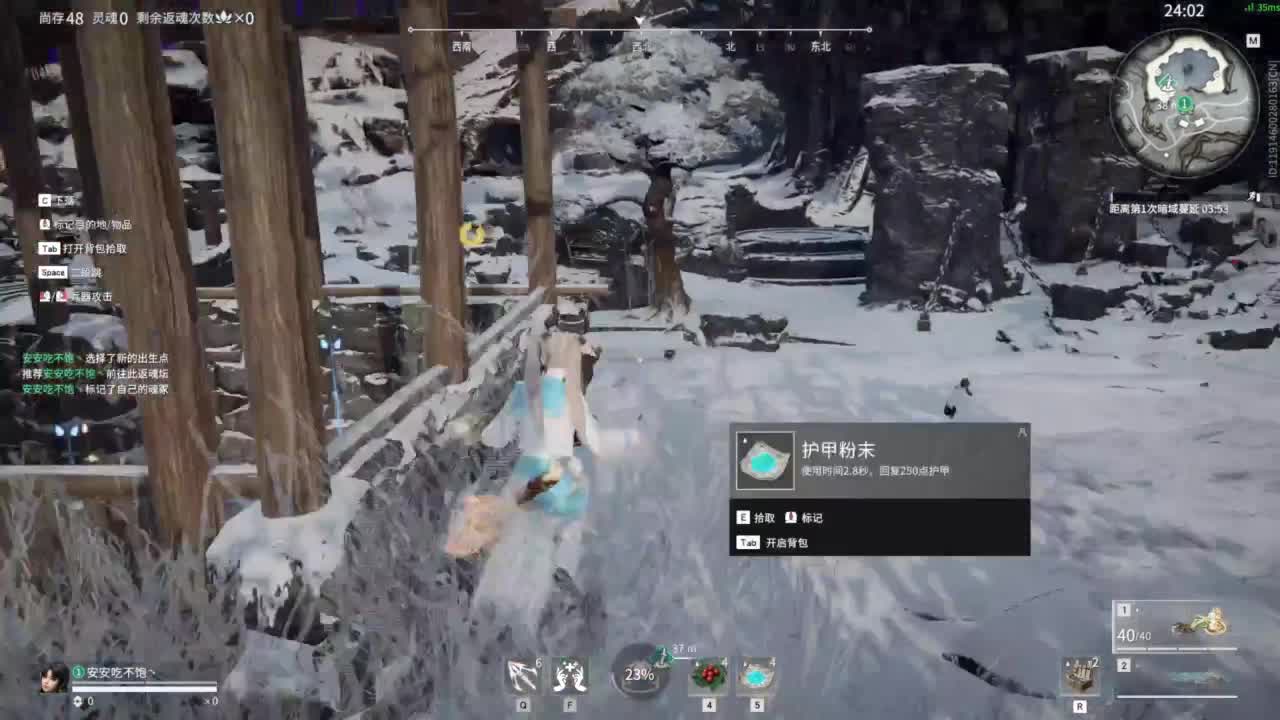Screen dimensions: 1280x720
Task: Select the trap item bound to R
Action: 1082,675
